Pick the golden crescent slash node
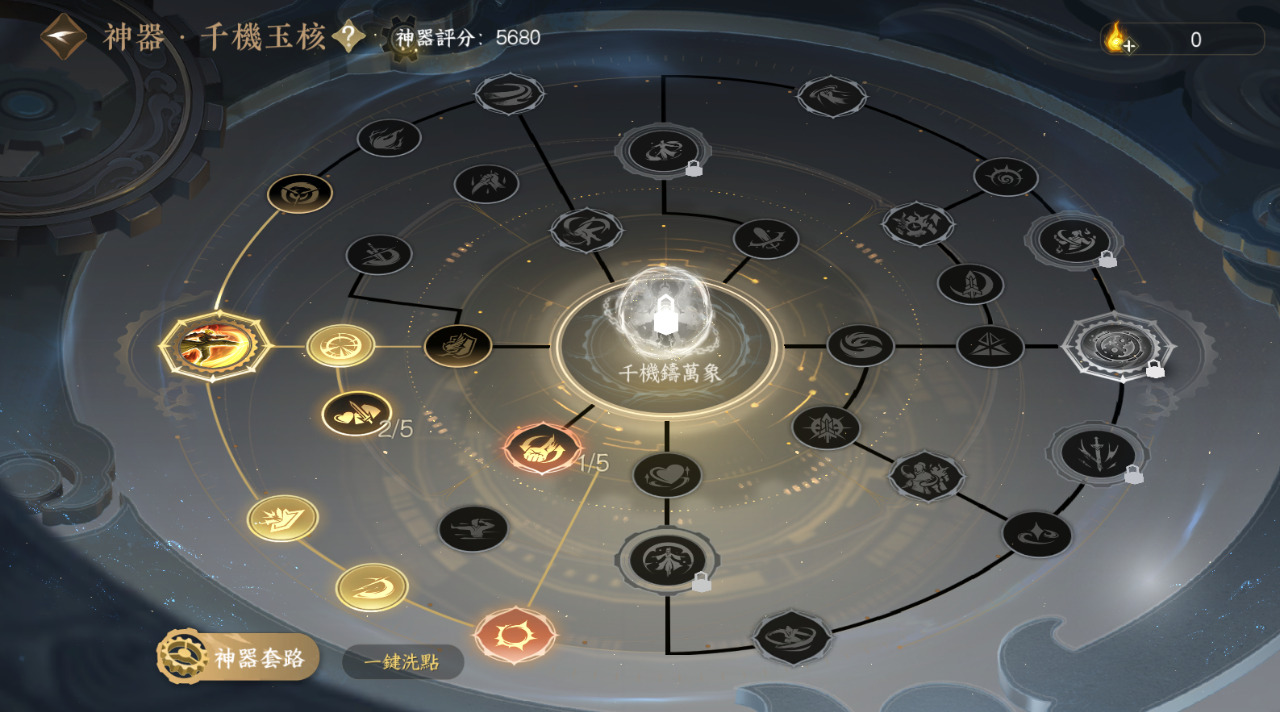 [x=372, y=587]
